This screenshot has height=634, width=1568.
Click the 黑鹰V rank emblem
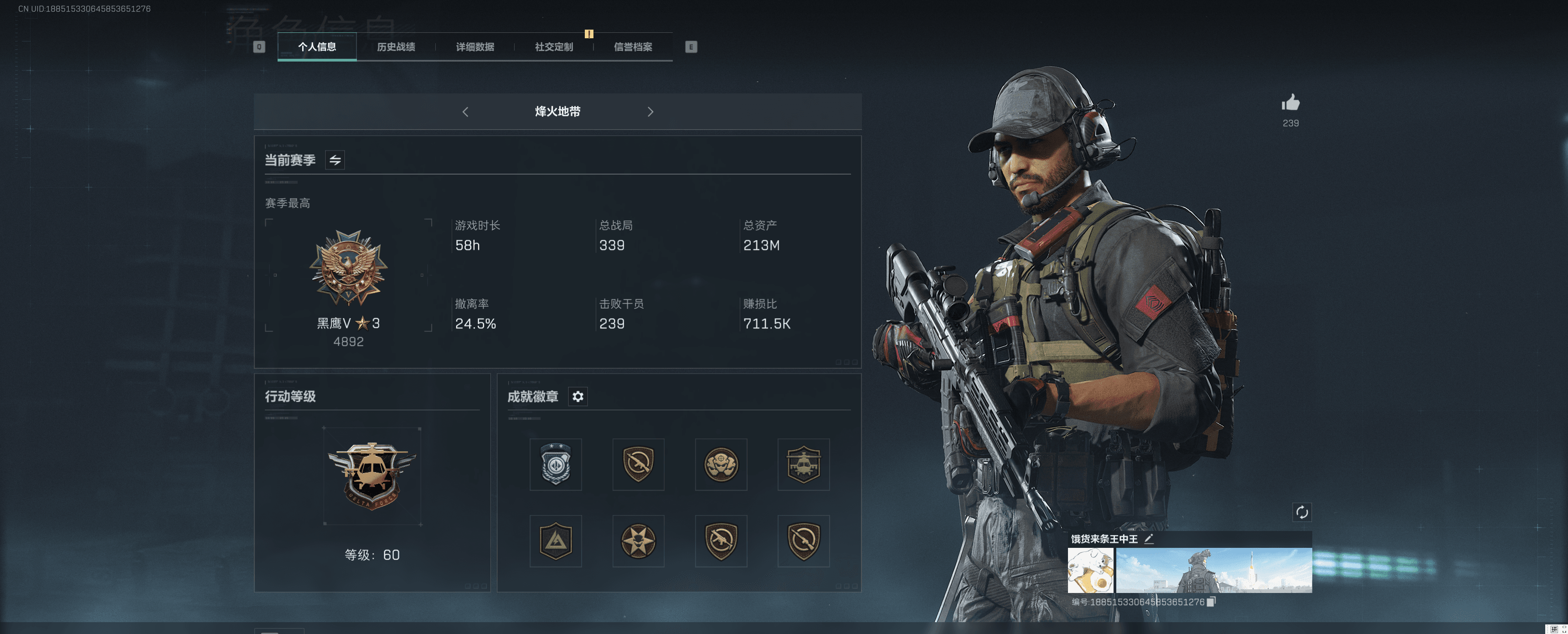click(x=348, y=268)
